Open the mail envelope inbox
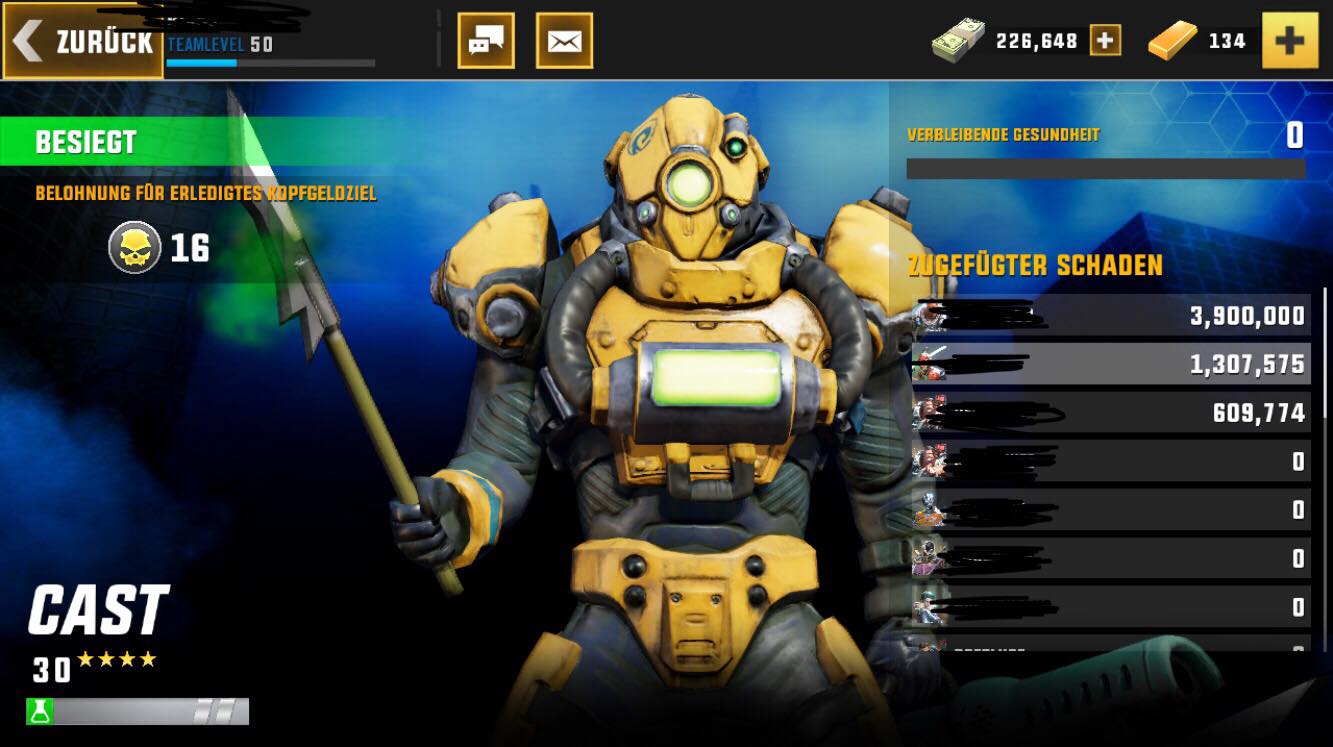The width and height of the screenshot is (1333, 747). 564,41
